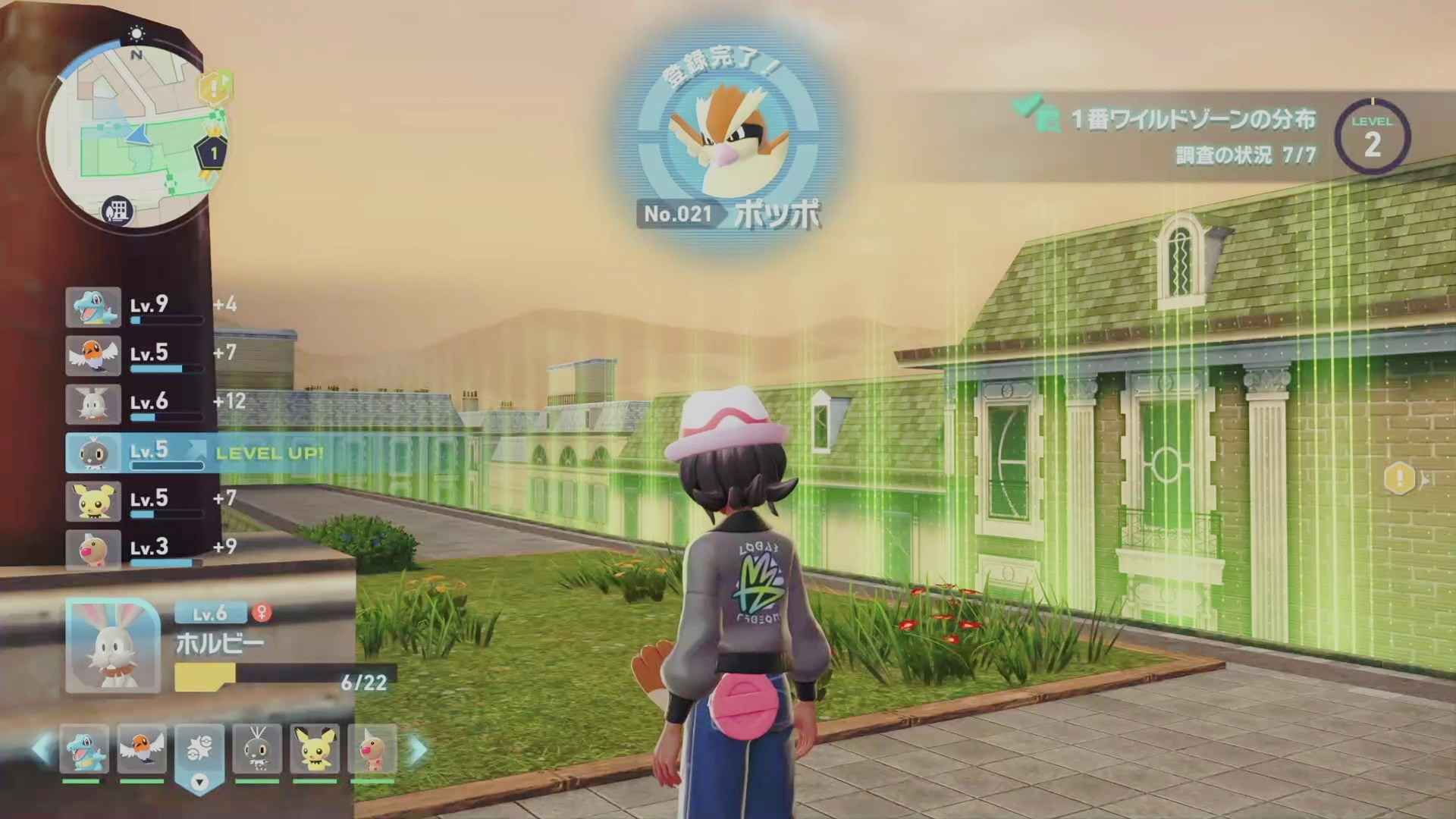Screen dimensions: 1456x819
Task: Choose Fletchling in the bottom party bar
Action: (142, 750)
